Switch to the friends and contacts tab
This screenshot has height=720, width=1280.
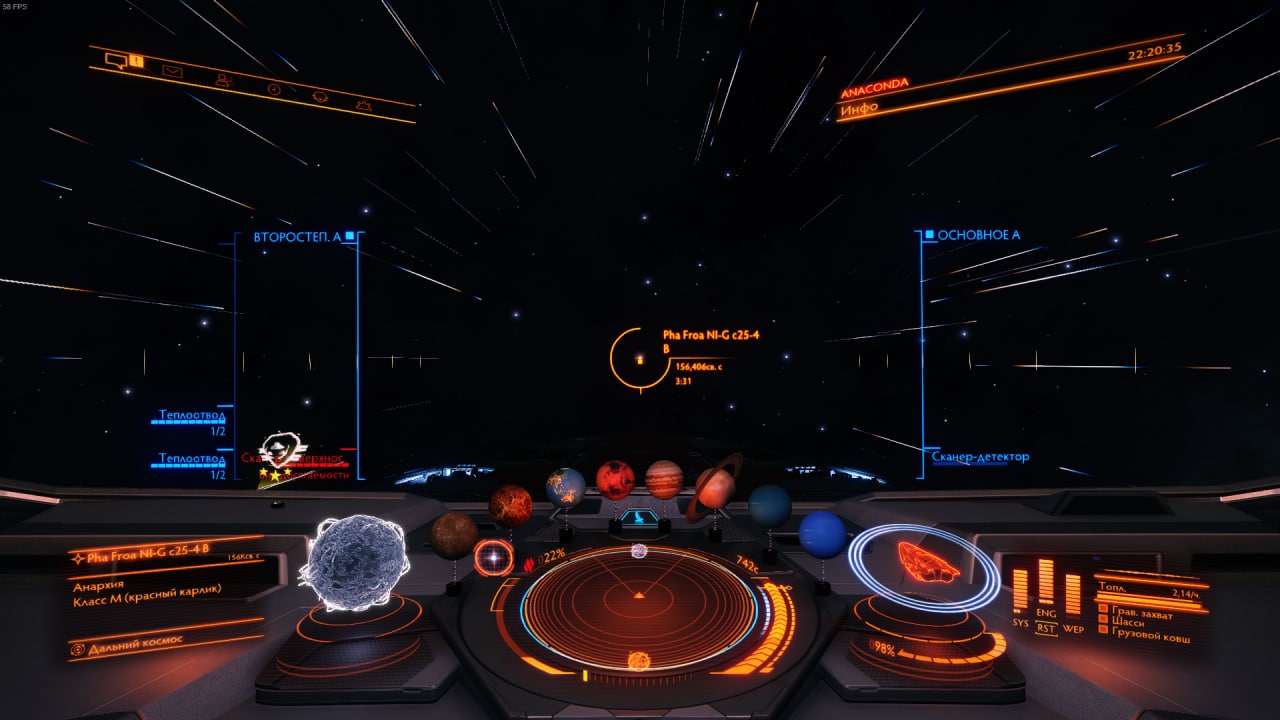[x=222, y=80]
